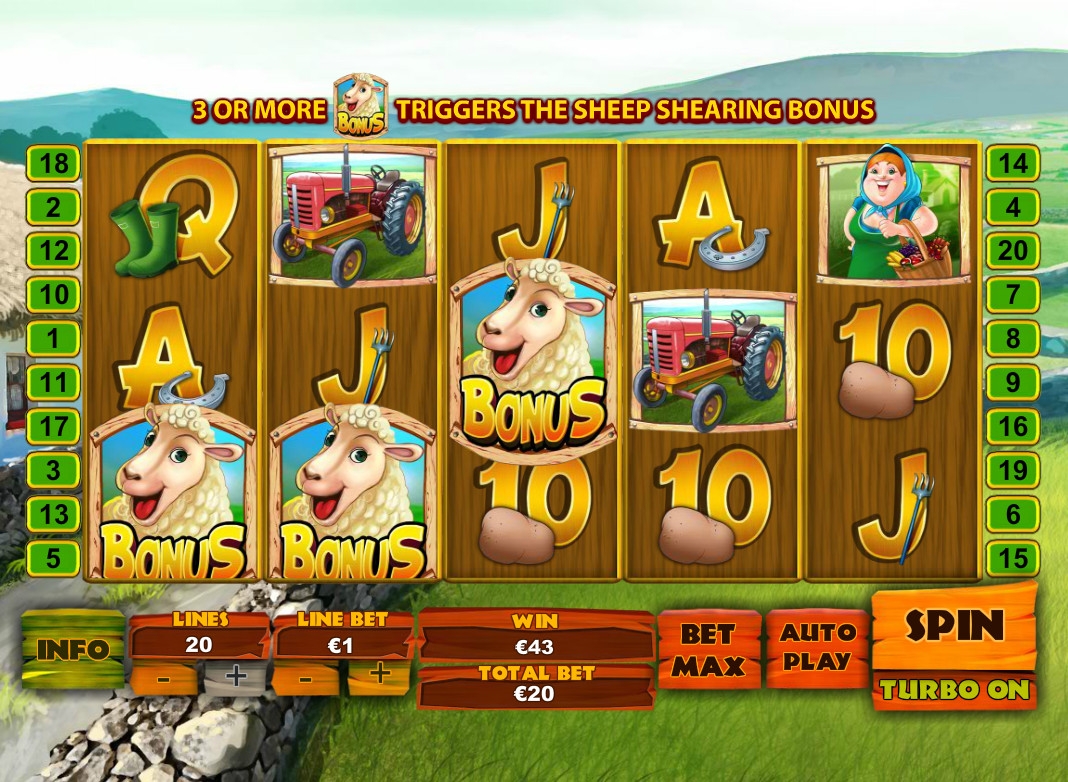The image size is (1068, 782).
Task: Raise the line bet amount
Action: pyautogui.click(x=379, y=676)
